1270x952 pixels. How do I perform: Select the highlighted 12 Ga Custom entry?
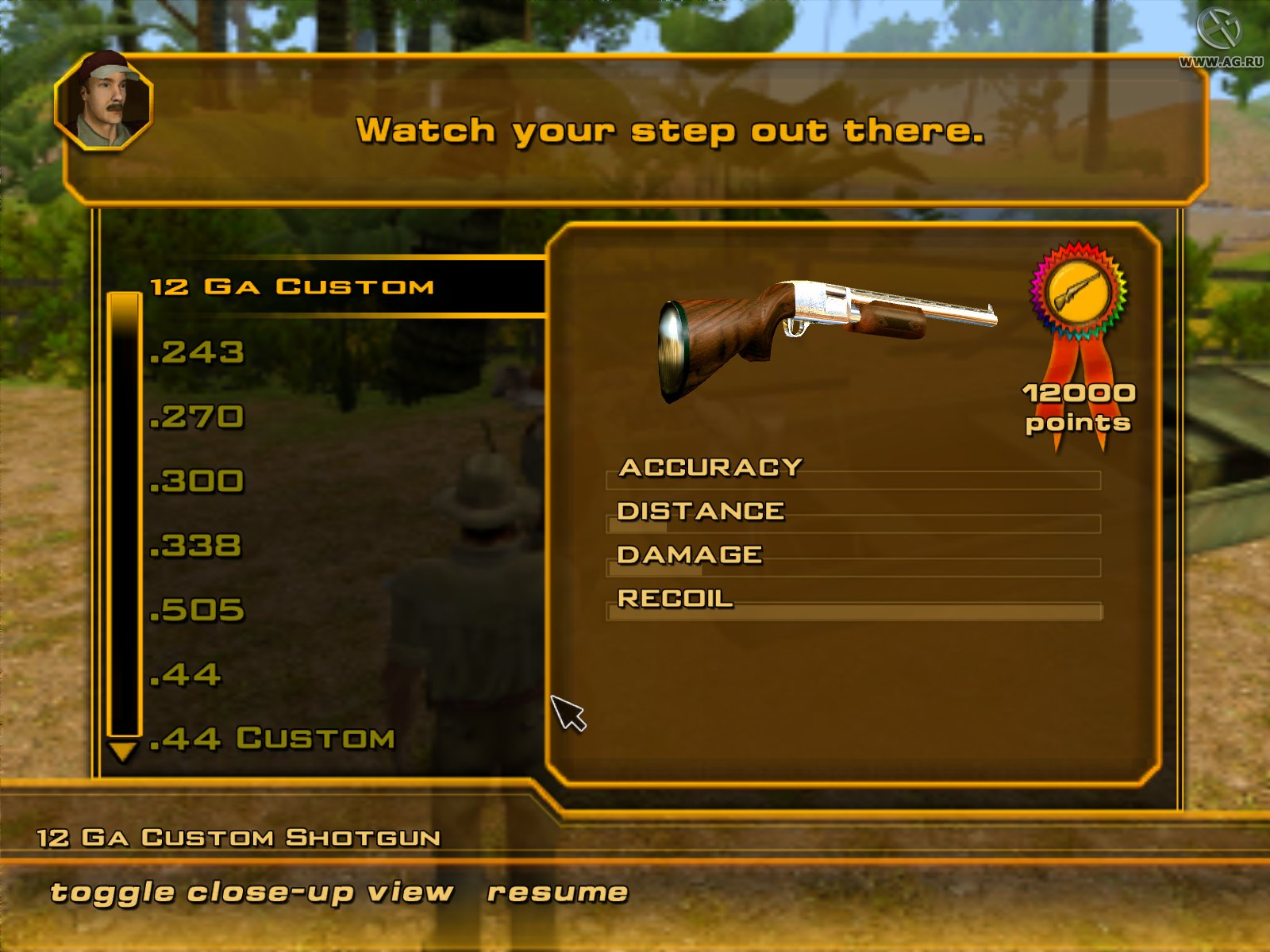292,287
